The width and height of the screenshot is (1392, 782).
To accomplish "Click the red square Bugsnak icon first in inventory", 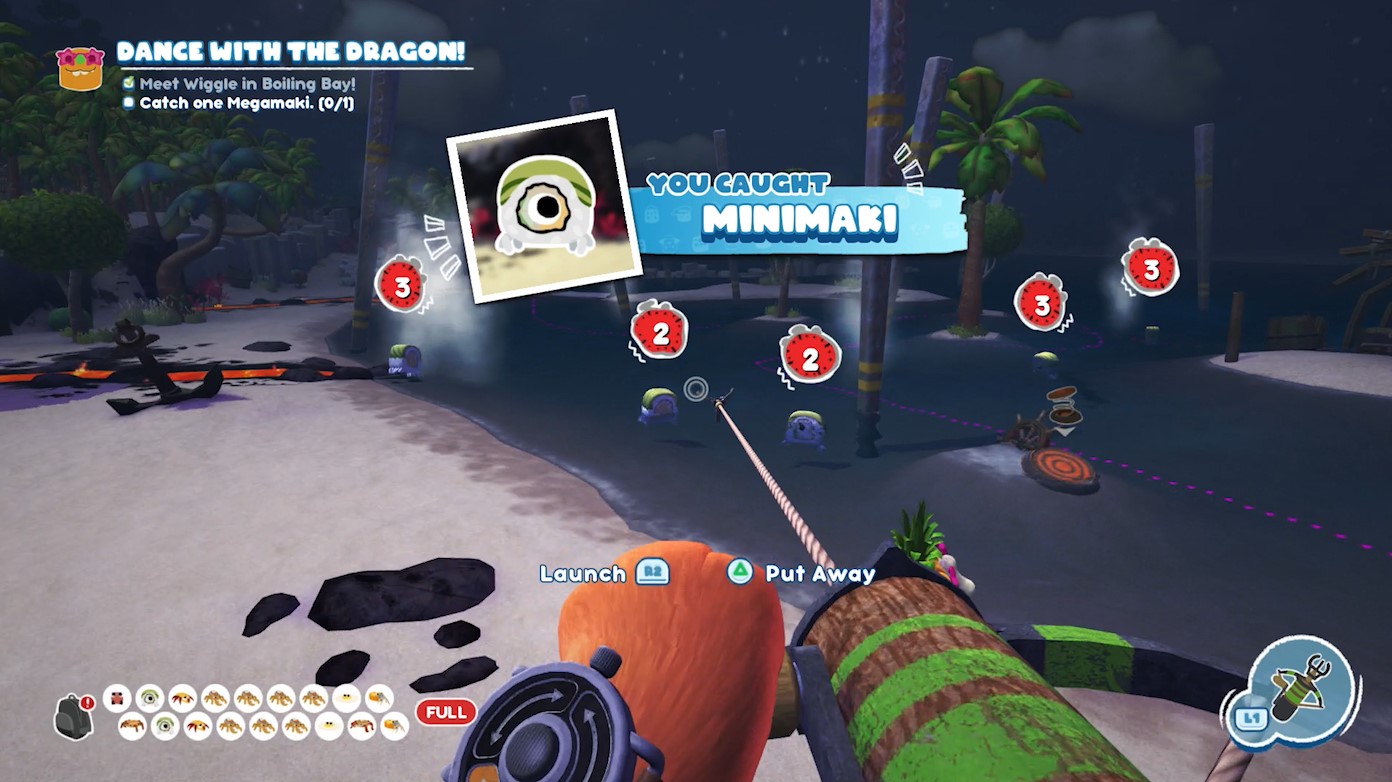I will point(117,699).
